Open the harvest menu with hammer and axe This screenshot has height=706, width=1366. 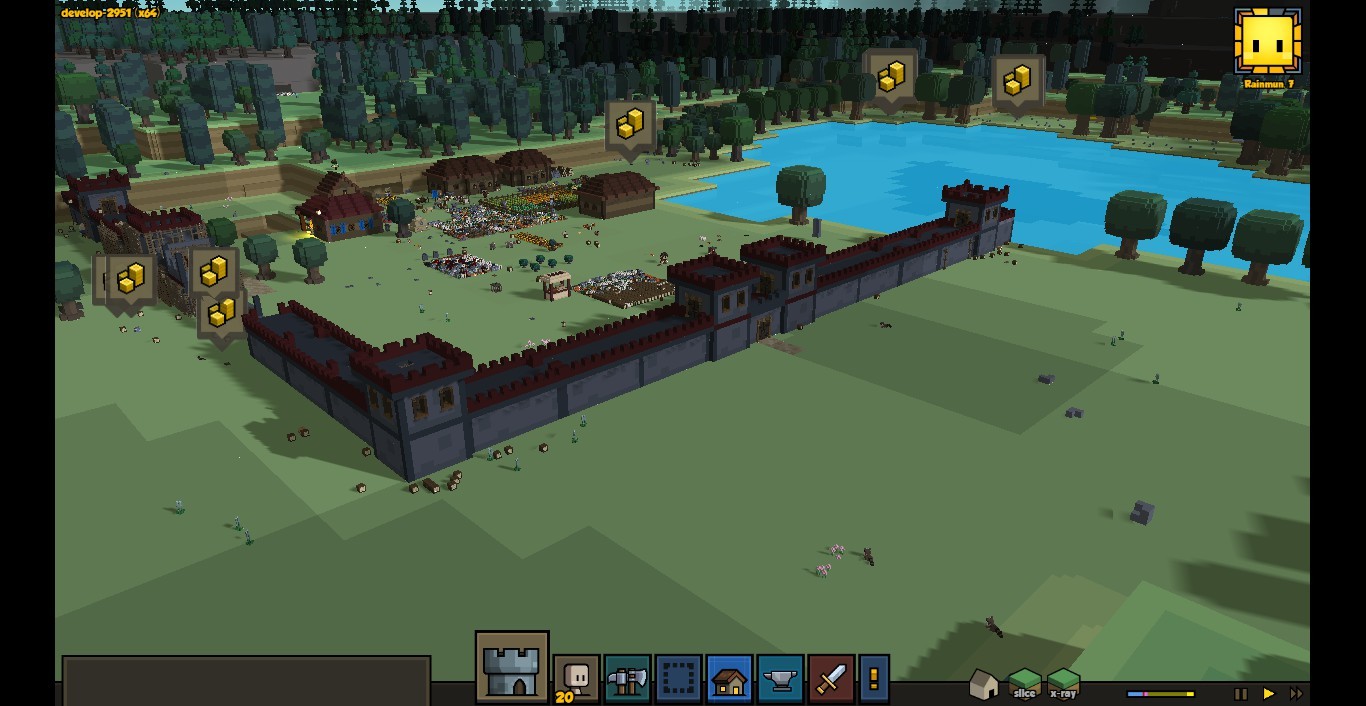tap(627, 679)
